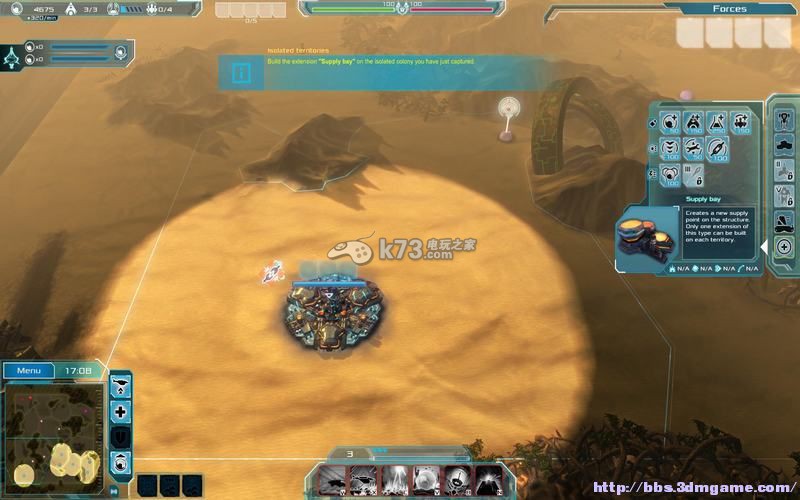
Task: Dismiss the Isolated territories info icon
Action: 241,72
